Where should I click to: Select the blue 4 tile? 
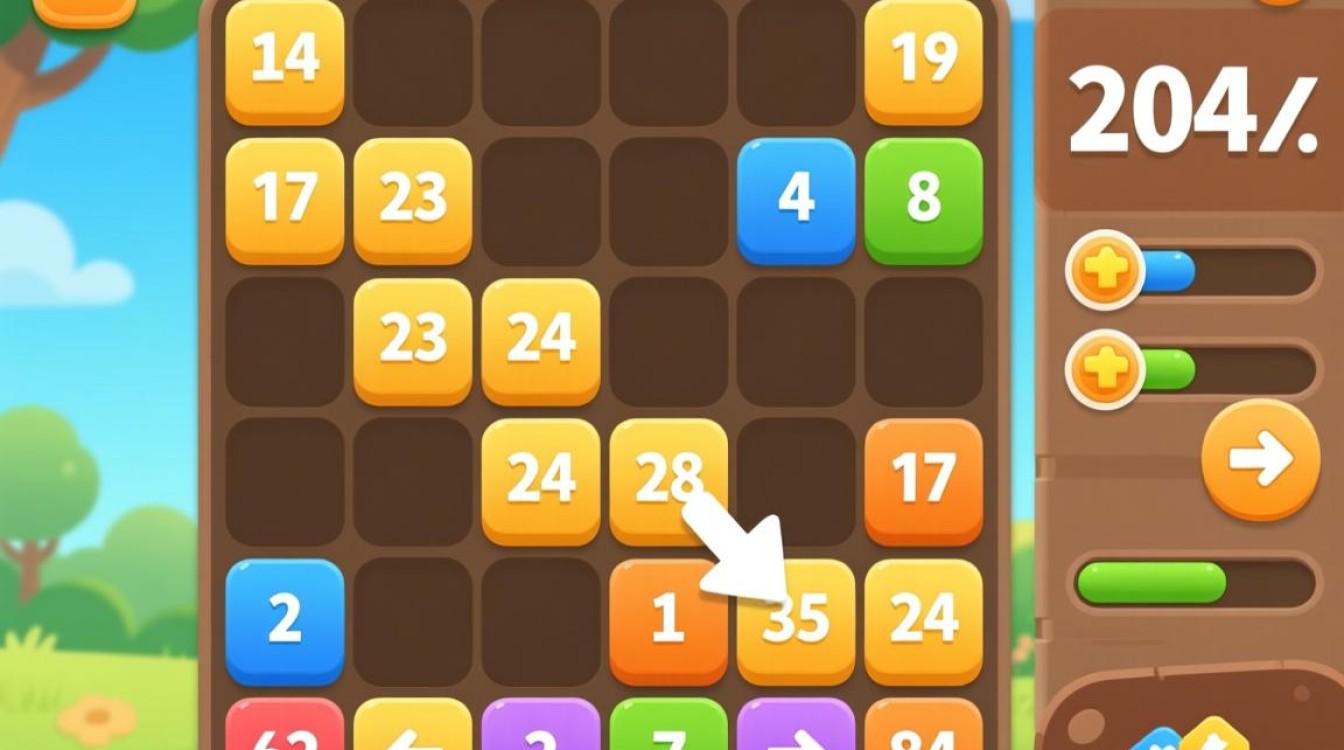pos(795,198)
